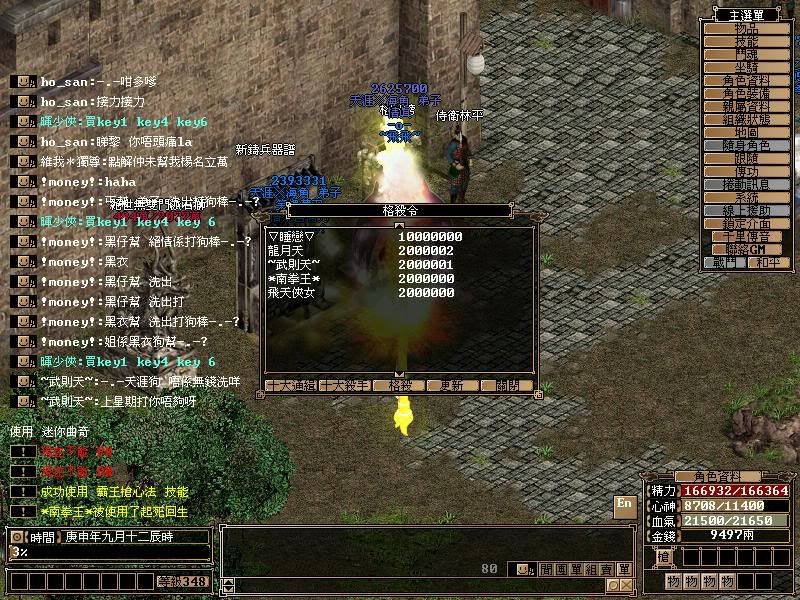The image size is (800, 600).
Task: Click the 更新 (Refresh) button
Action: tap(452, 385)
